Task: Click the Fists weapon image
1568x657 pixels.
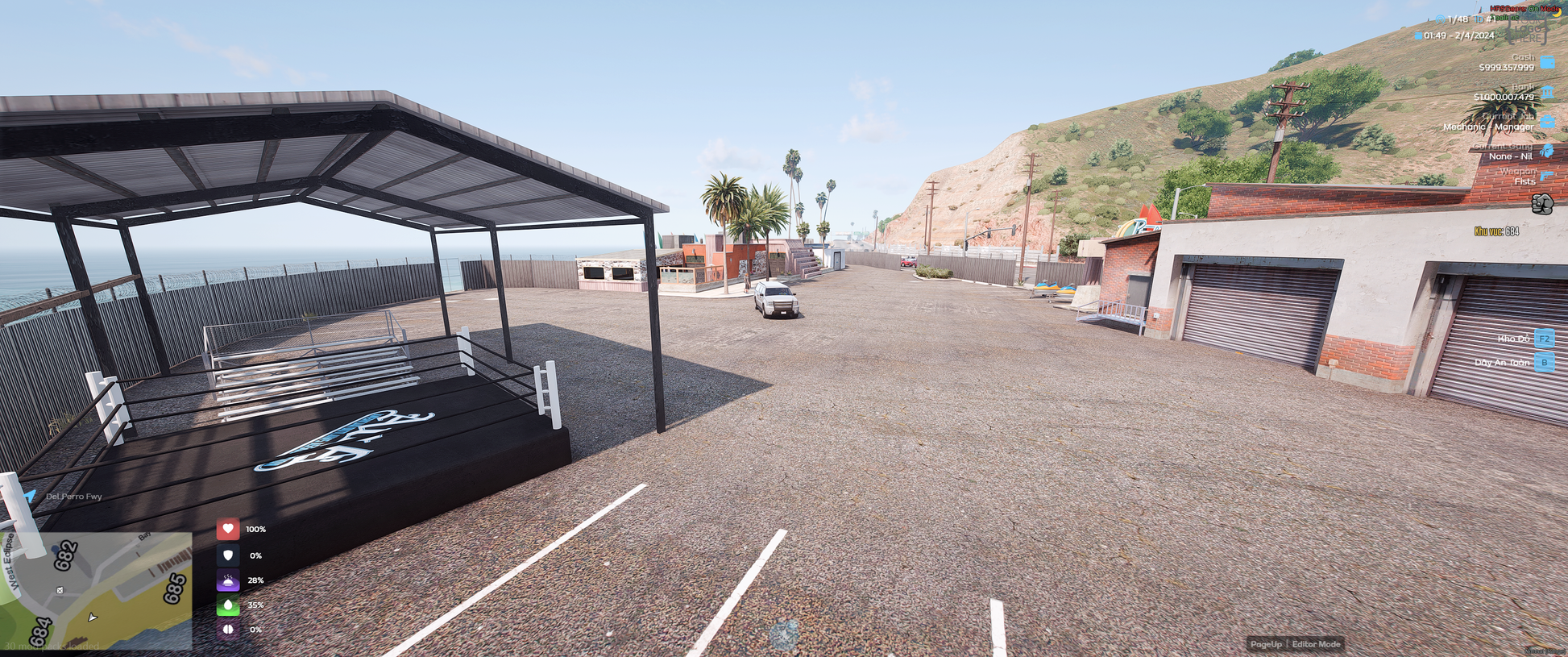Action: pos(1541,204)
